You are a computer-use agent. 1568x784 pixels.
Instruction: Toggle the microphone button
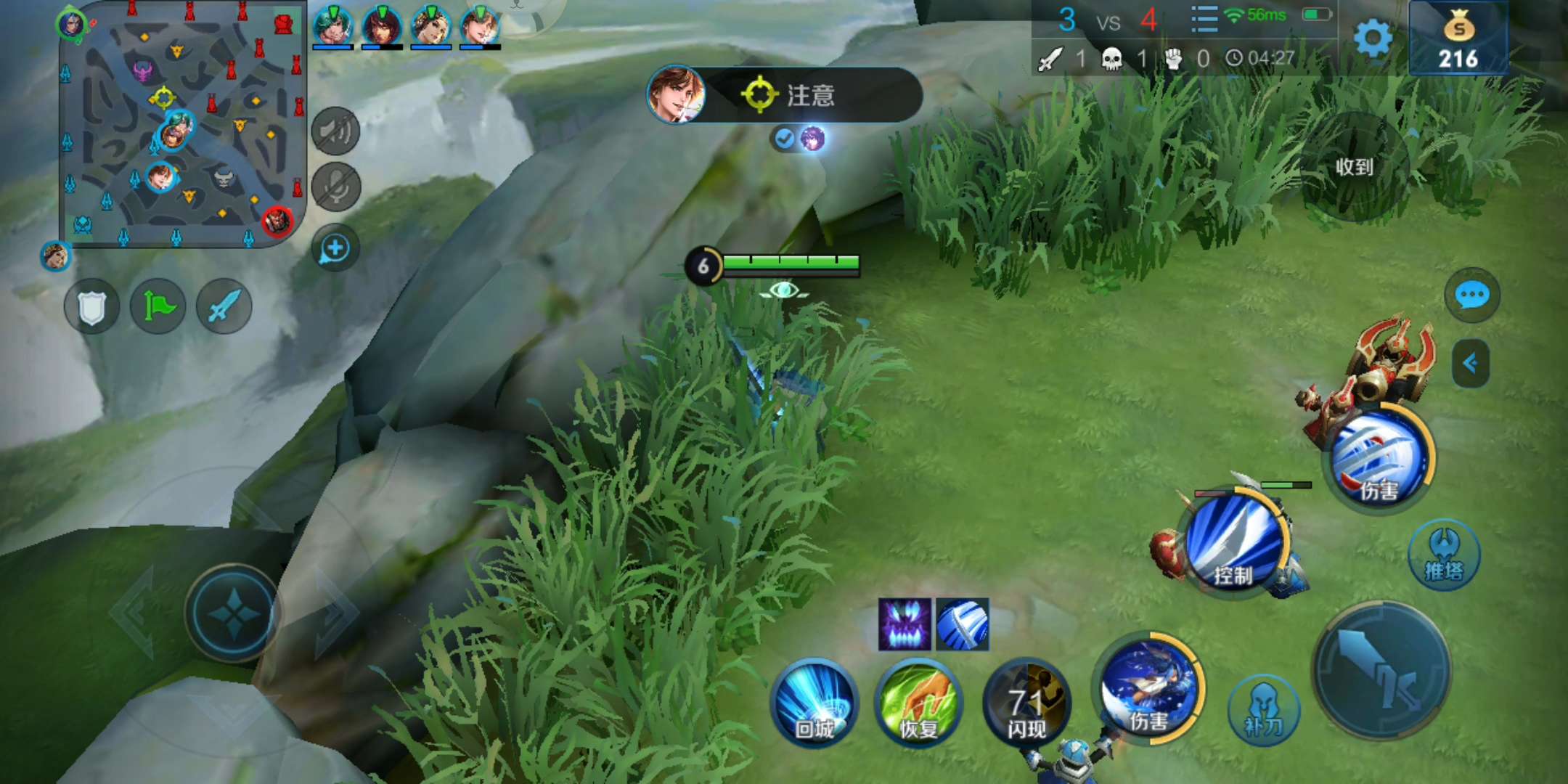[335, 187]
